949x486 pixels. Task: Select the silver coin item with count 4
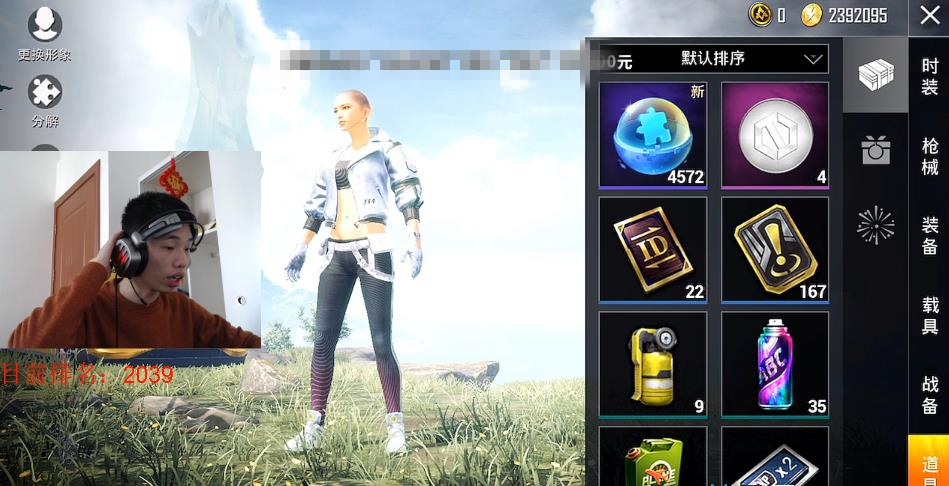[x=775, y=135]
